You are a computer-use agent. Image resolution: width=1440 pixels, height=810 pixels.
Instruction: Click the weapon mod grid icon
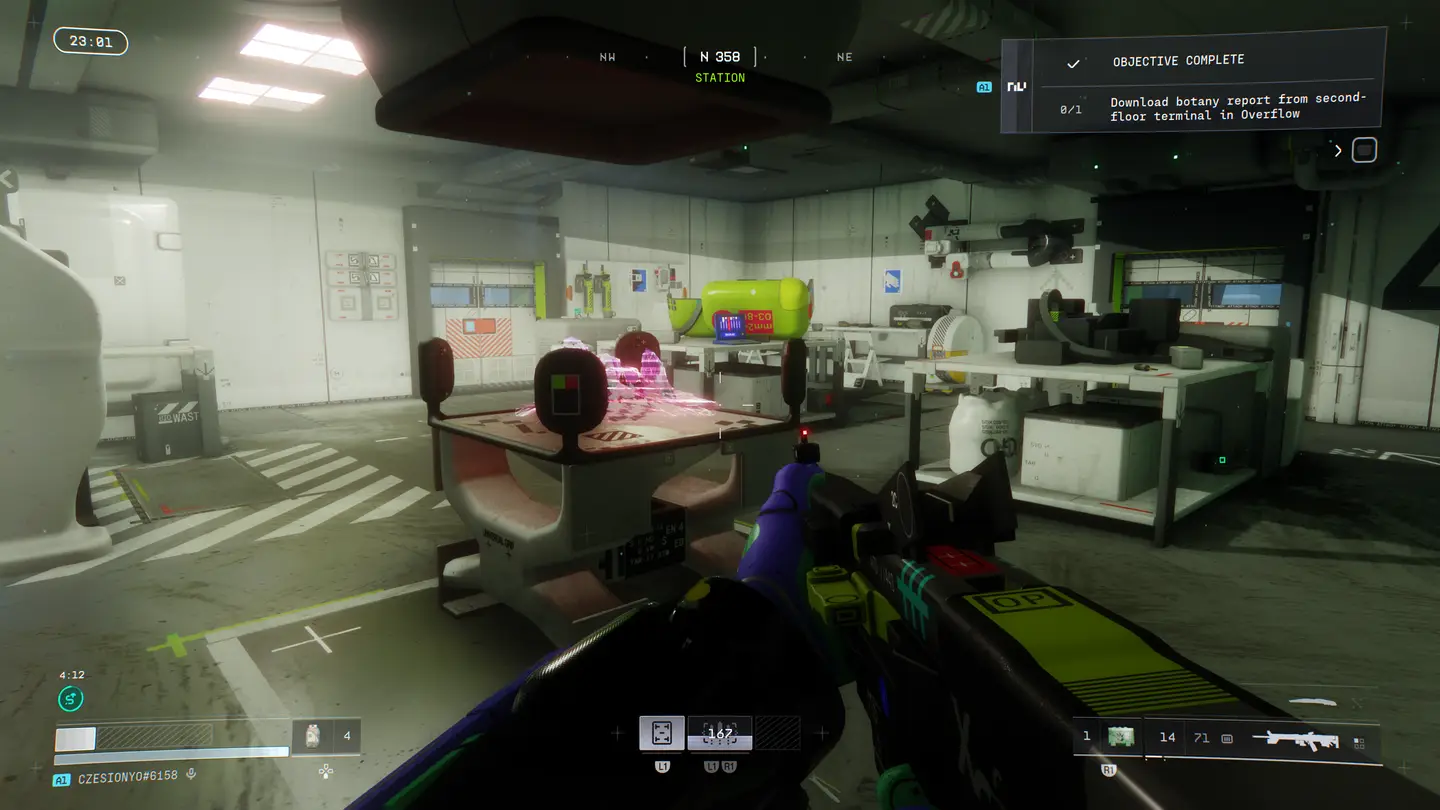point(1359,743)
